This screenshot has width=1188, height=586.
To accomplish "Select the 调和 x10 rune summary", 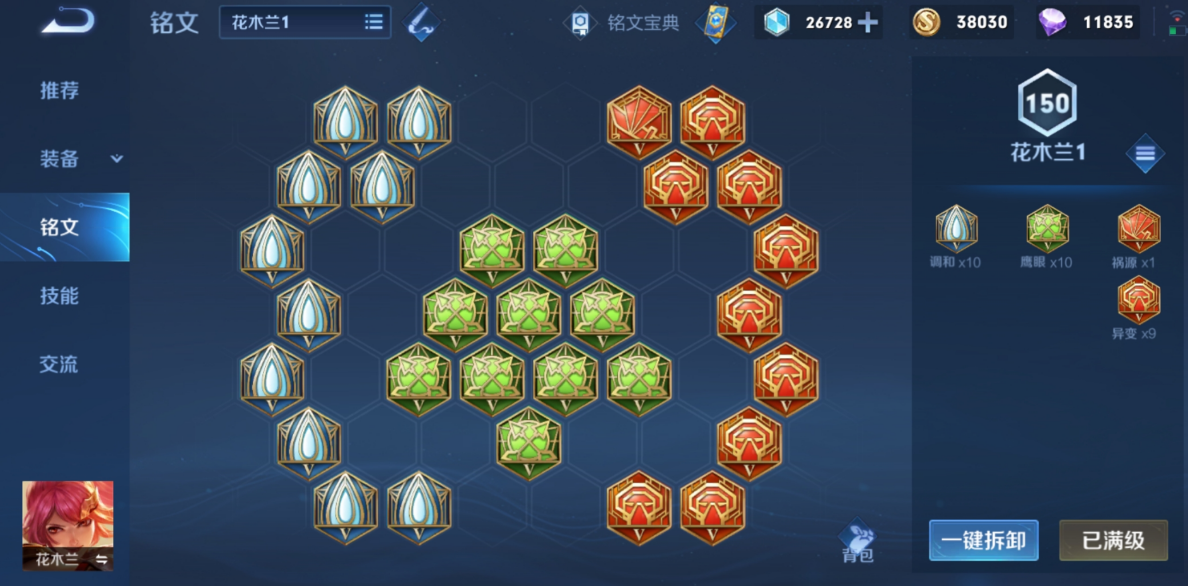I will pos(956,236).
